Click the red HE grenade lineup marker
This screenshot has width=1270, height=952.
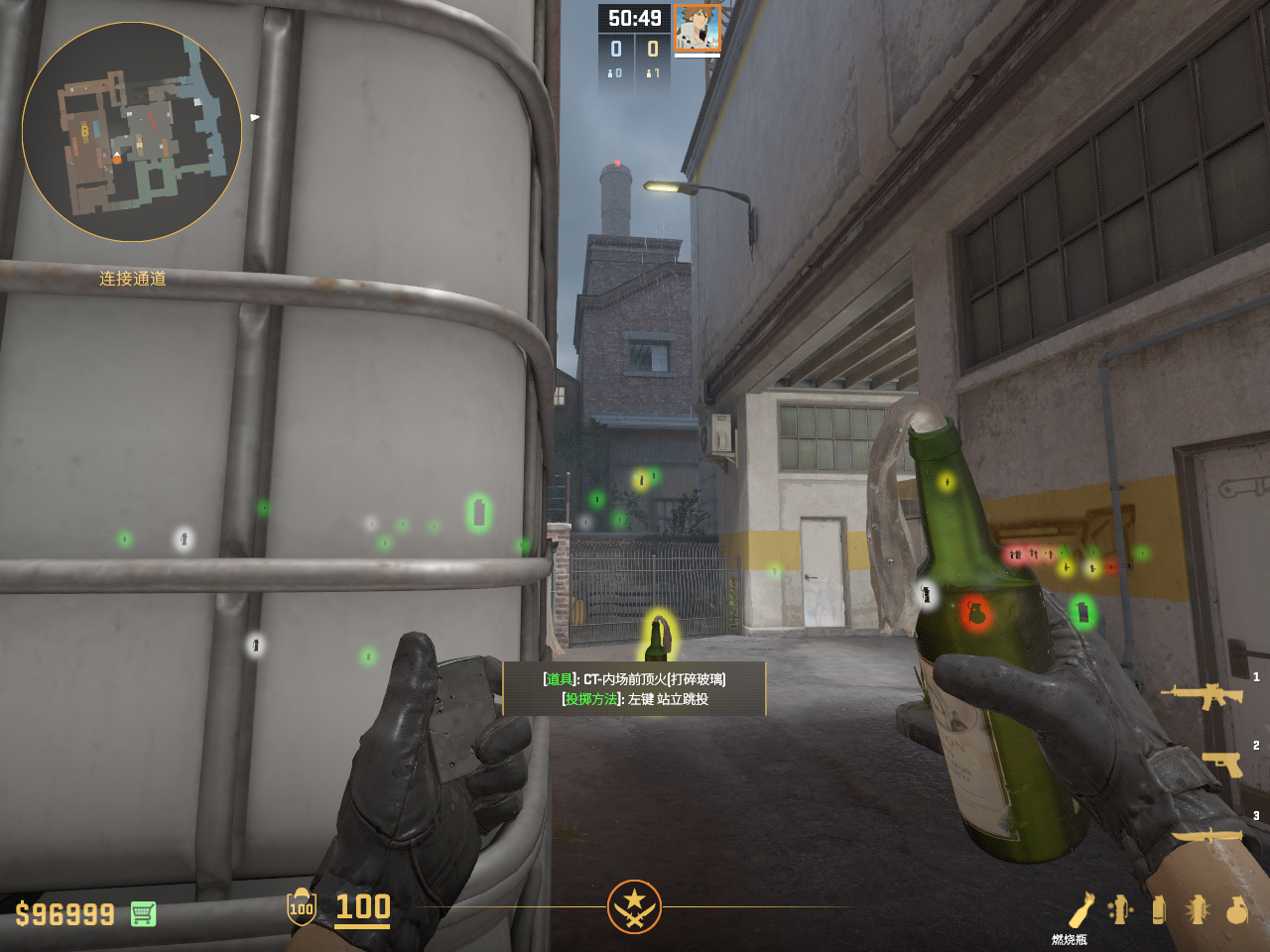tap(975, 613)
